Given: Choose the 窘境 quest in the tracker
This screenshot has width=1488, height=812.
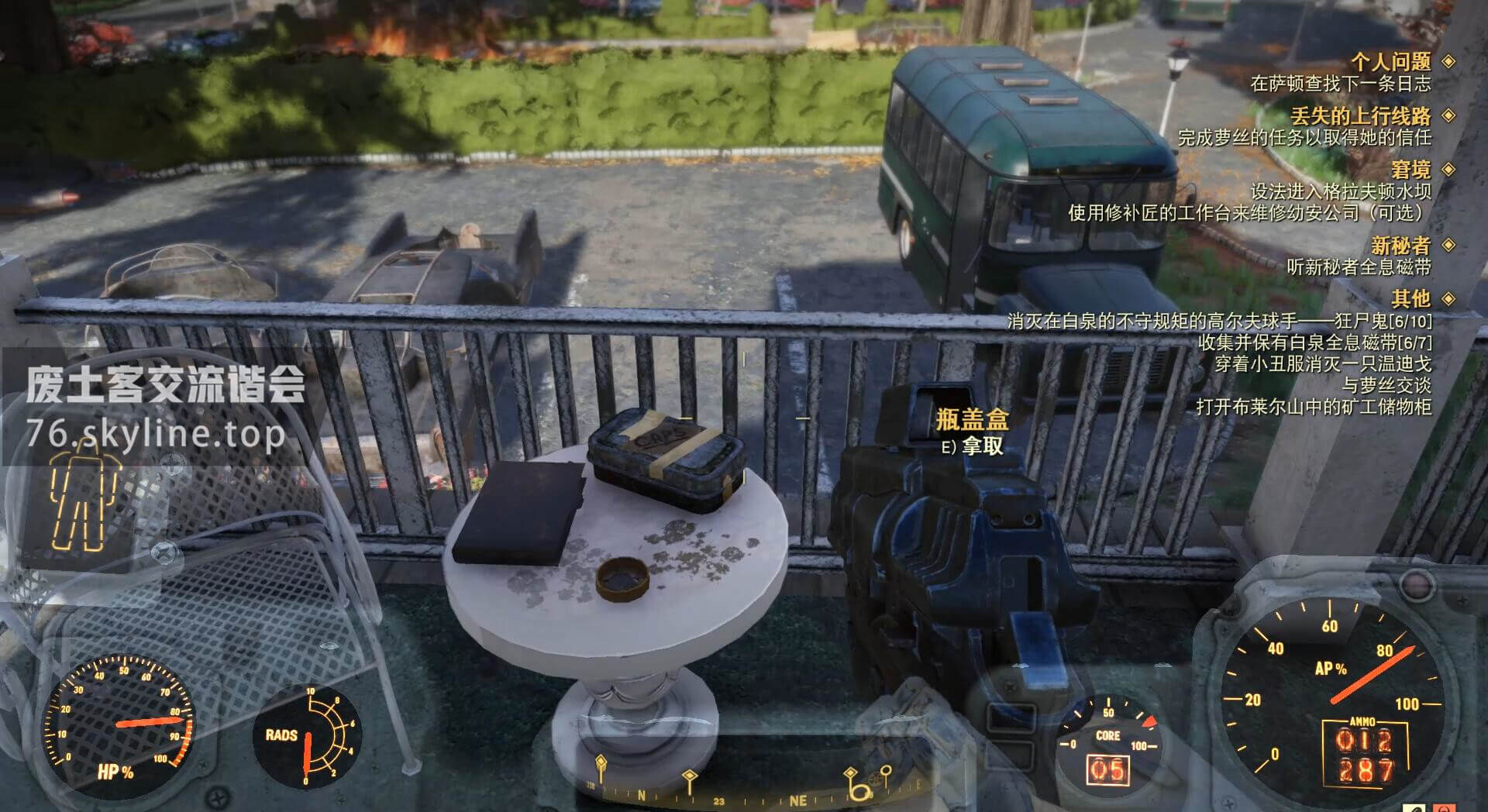Looking at the screenshot, I should click(x=1410, y=170).
